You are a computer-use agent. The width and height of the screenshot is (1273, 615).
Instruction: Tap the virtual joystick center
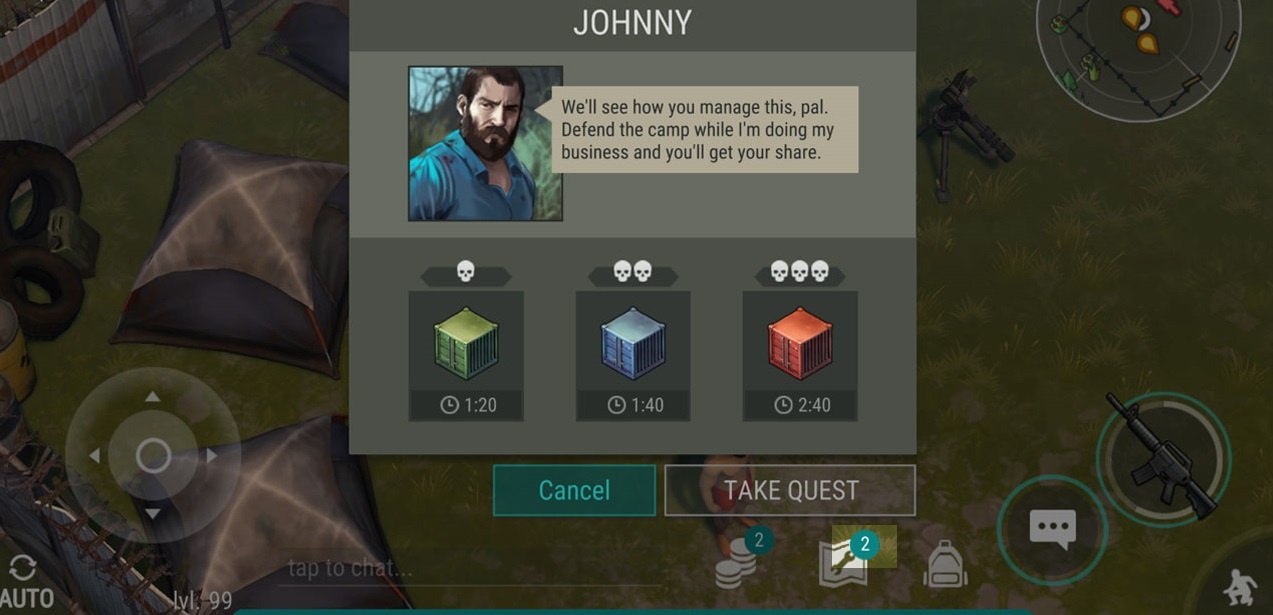[x=153, y=456]
